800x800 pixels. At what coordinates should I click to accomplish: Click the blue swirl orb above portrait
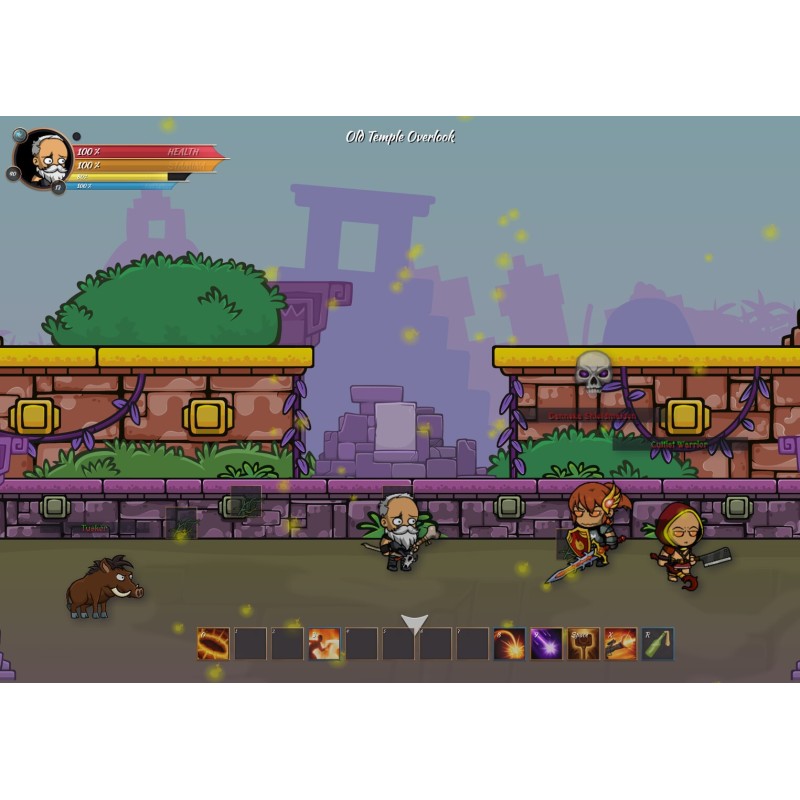19,134
